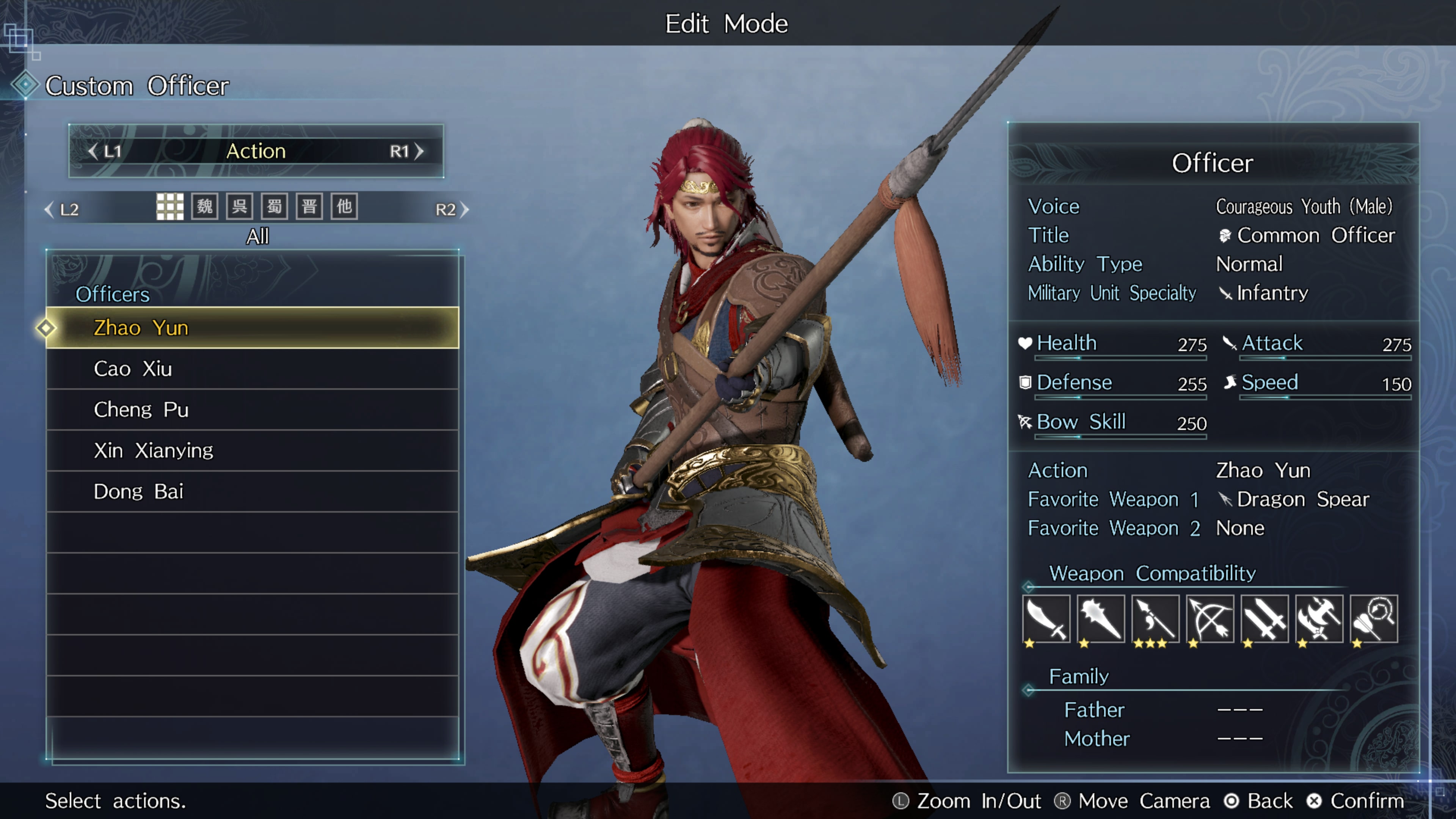This screenshot has width=1456, height=819.
Task: Open the Jin kingdom filter tab
Action: [x=309, y=207]
